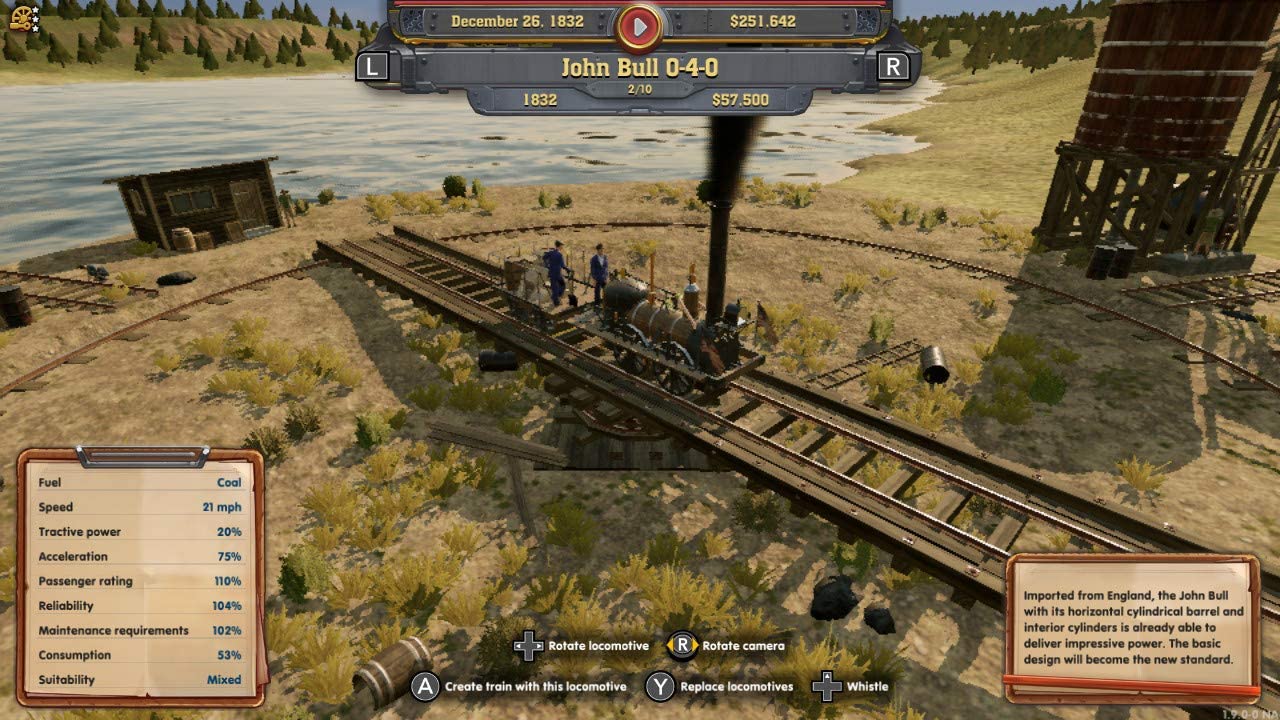Click the R stick icon to rotate camera
Screen dimensions: 1280x720
[x=682, y=646]
